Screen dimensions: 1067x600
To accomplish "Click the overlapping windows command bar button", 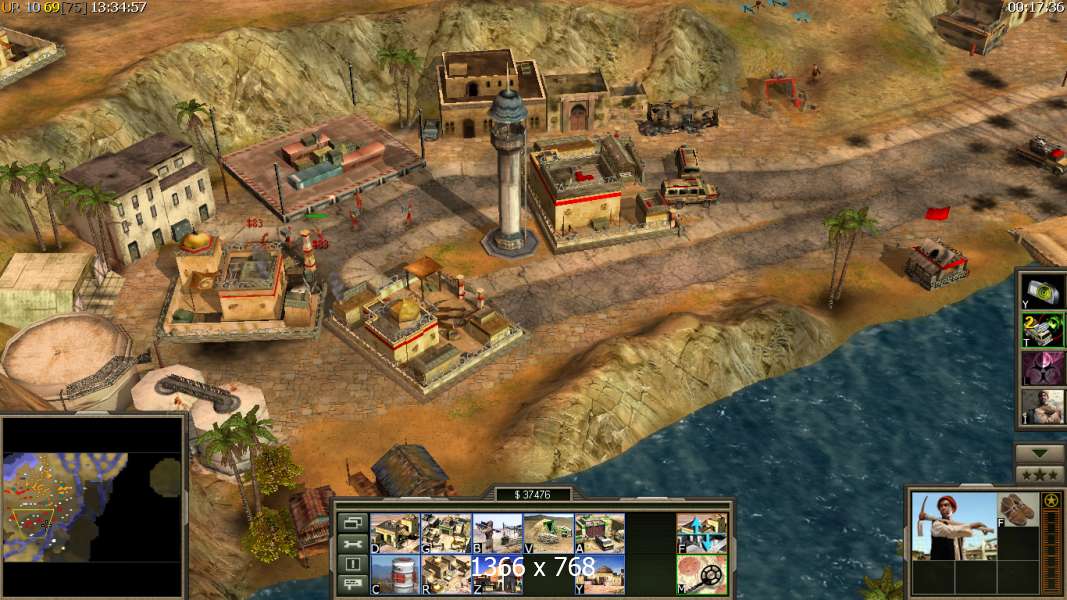I will (x=352, y=522).
